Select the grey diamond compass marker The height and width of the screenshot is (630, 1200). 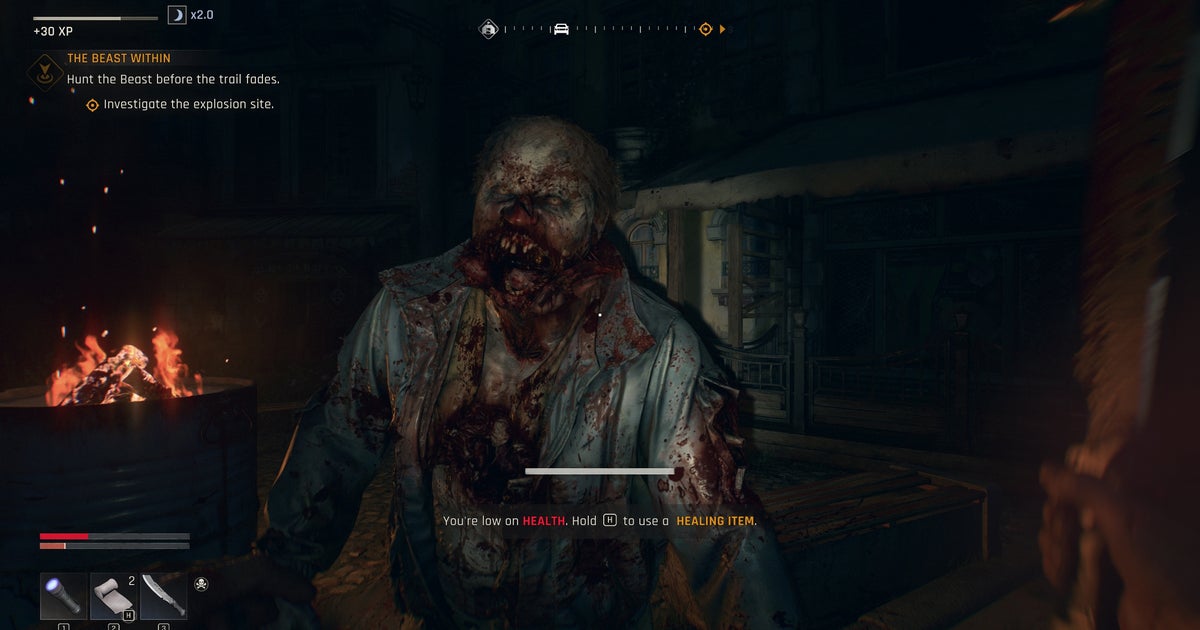click(x=489, y=29)
